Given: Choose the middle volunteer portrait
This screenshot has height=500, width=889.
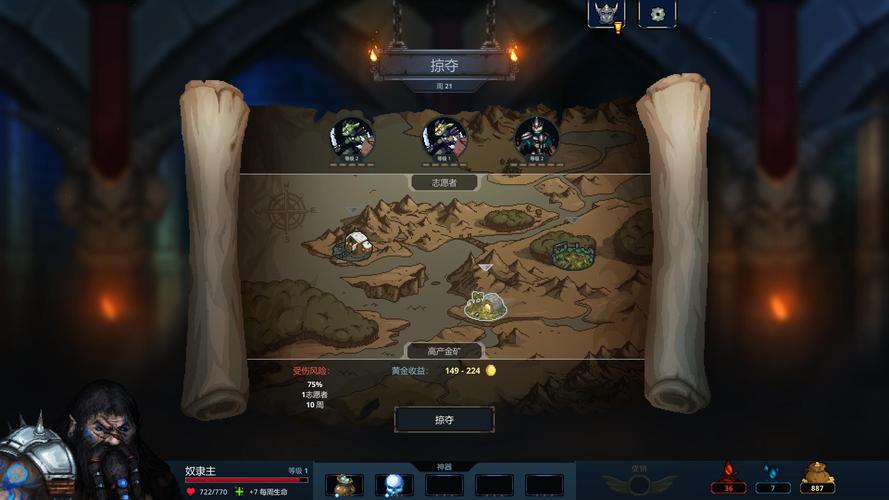Looking at the screenshot, I should [x=444, y=138].
